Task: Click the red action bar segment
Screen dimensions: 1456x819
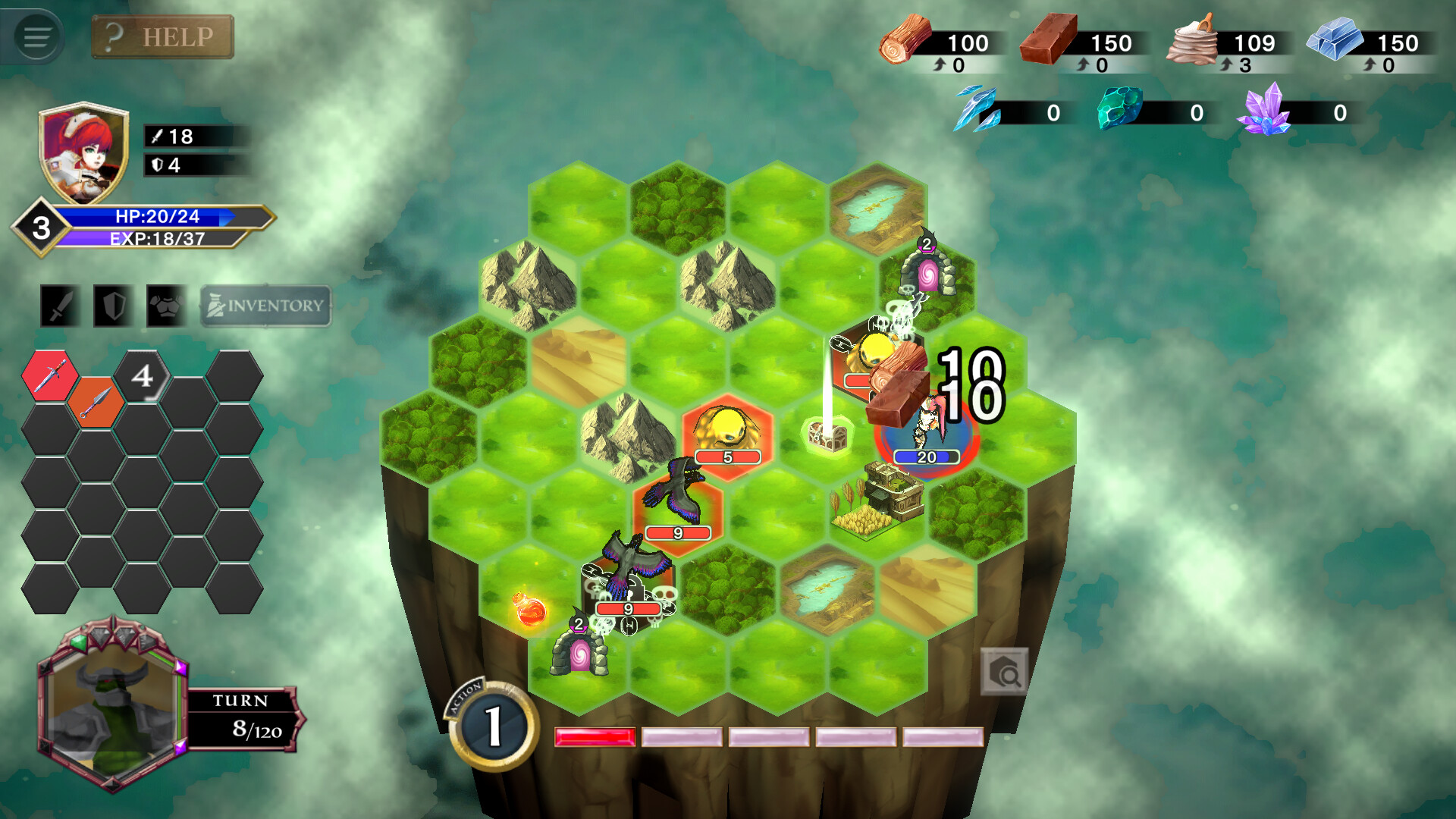Action: coord(594,736)
